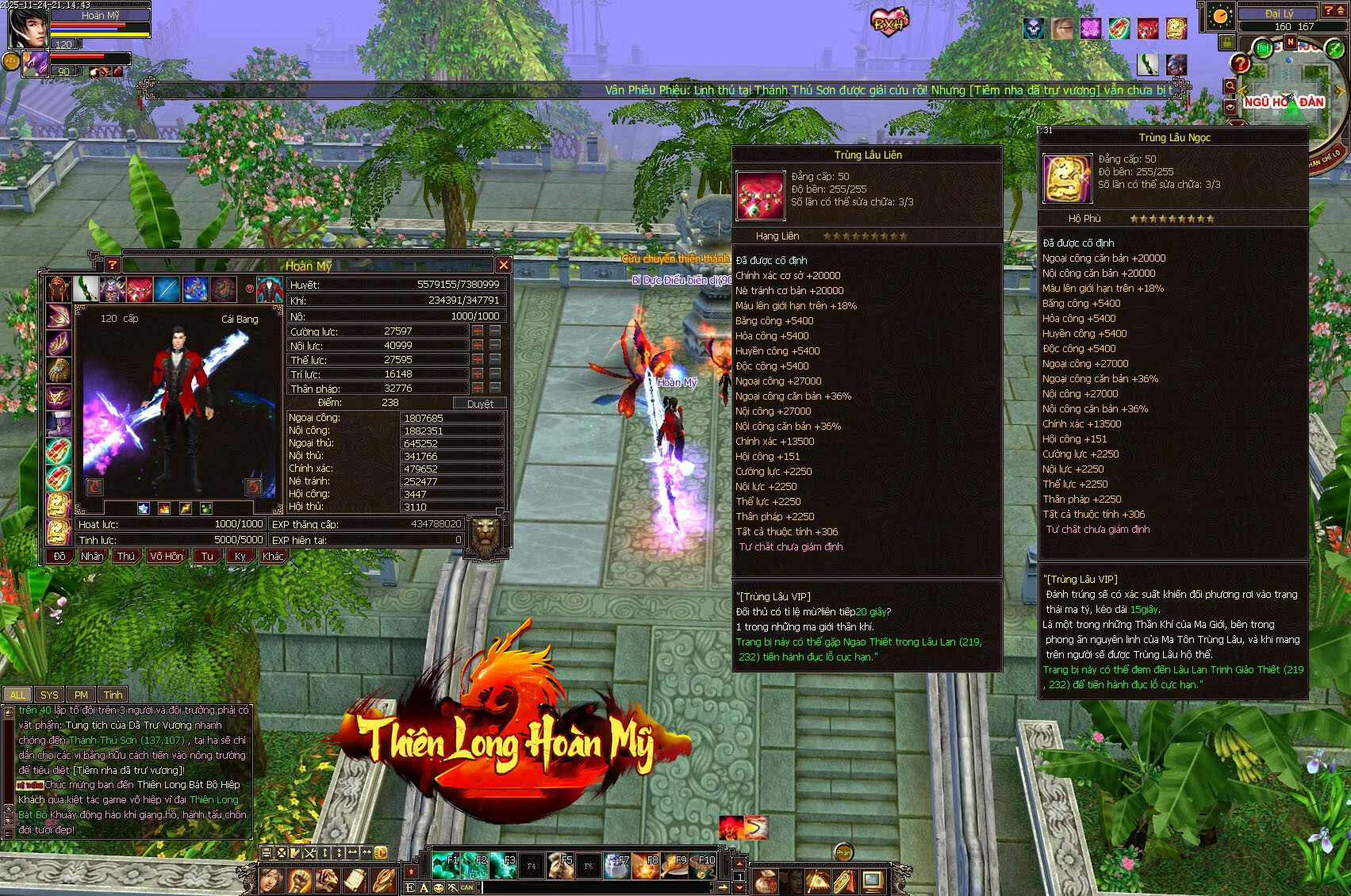This screenshot has height=896, width=1351.
Task: Click the minimap magnifier search button
Action: pos(1230,86)
